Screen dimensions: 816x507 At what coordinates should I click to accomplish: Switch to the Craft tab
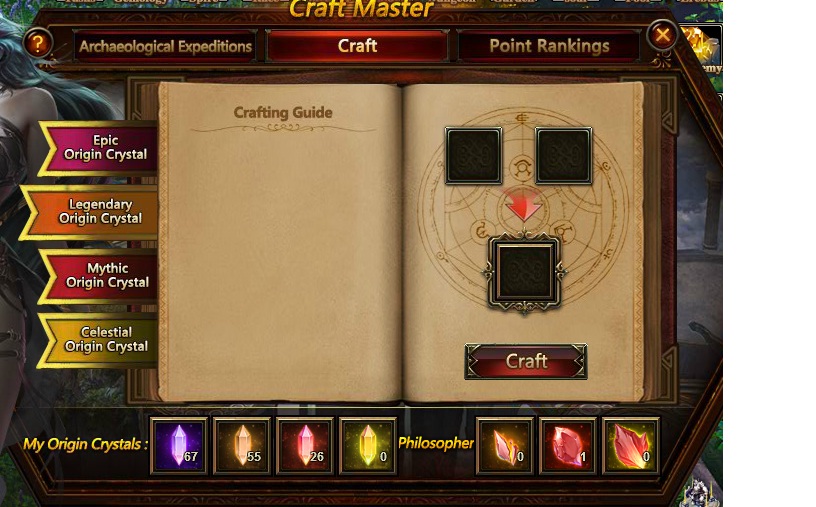click(357, 46)
